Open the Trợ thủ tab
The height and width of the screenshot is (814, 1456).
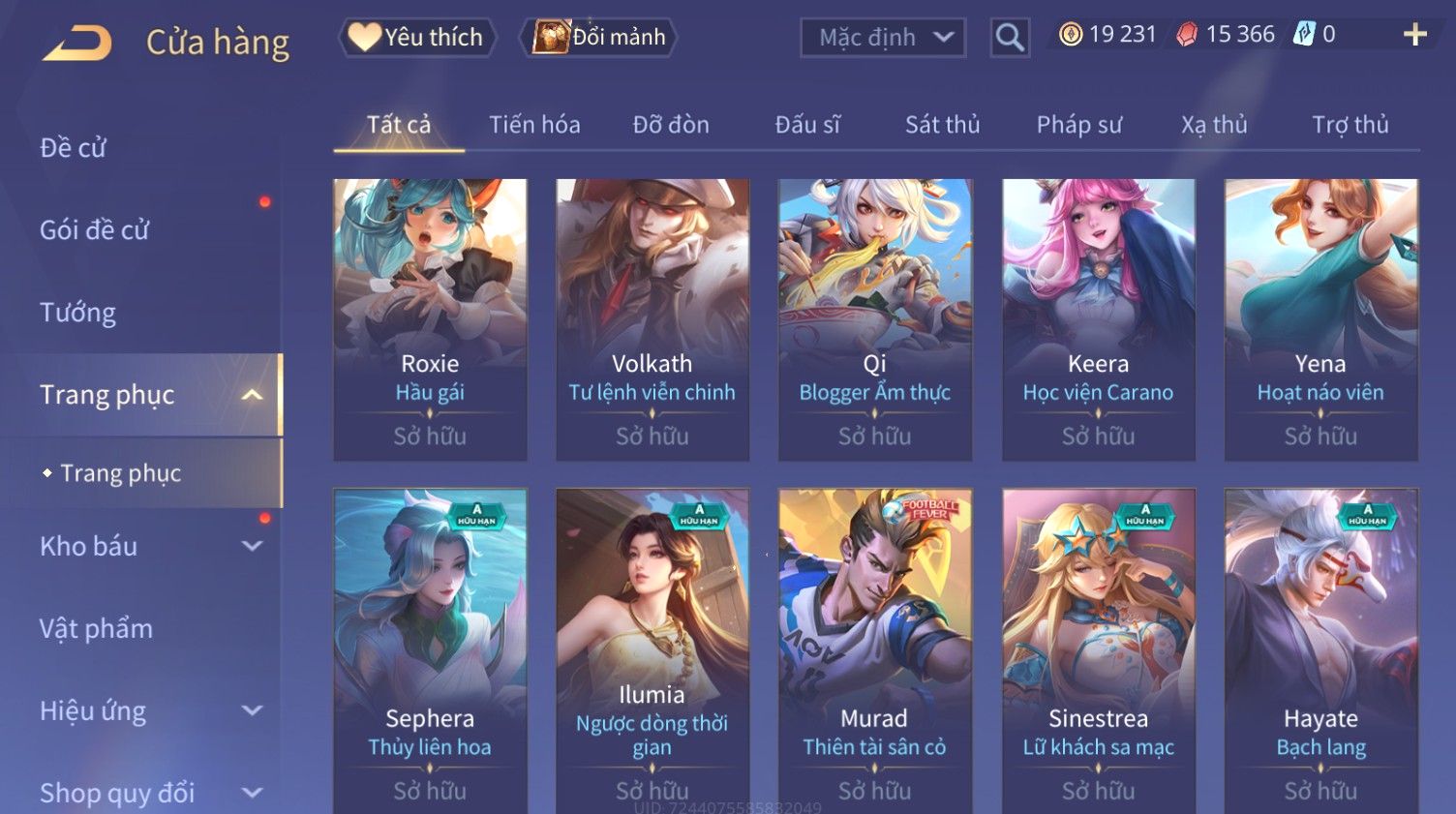tap(1350, 125)
